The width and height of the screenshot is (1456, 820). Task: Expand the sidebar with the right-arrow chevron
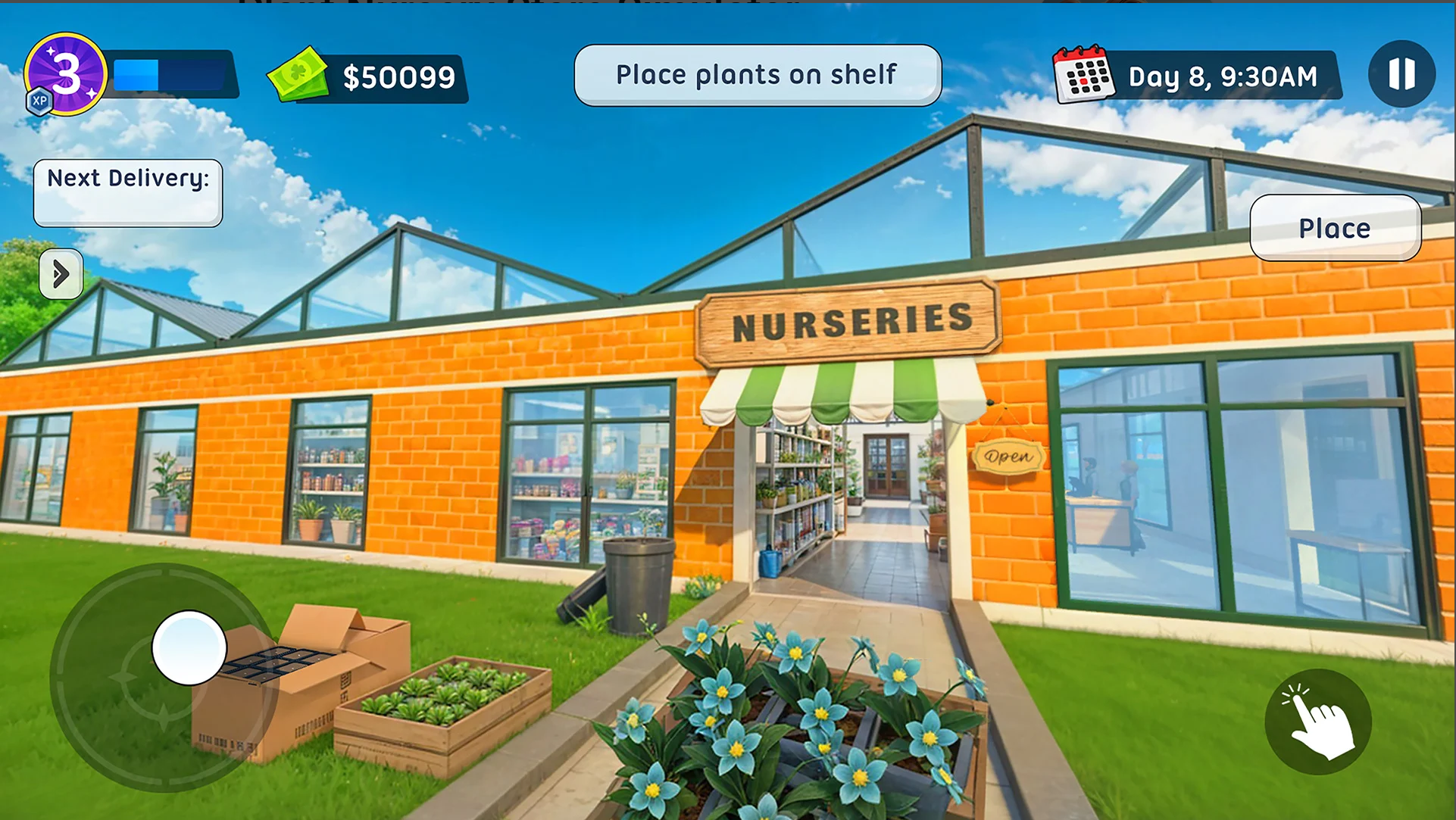61,274
